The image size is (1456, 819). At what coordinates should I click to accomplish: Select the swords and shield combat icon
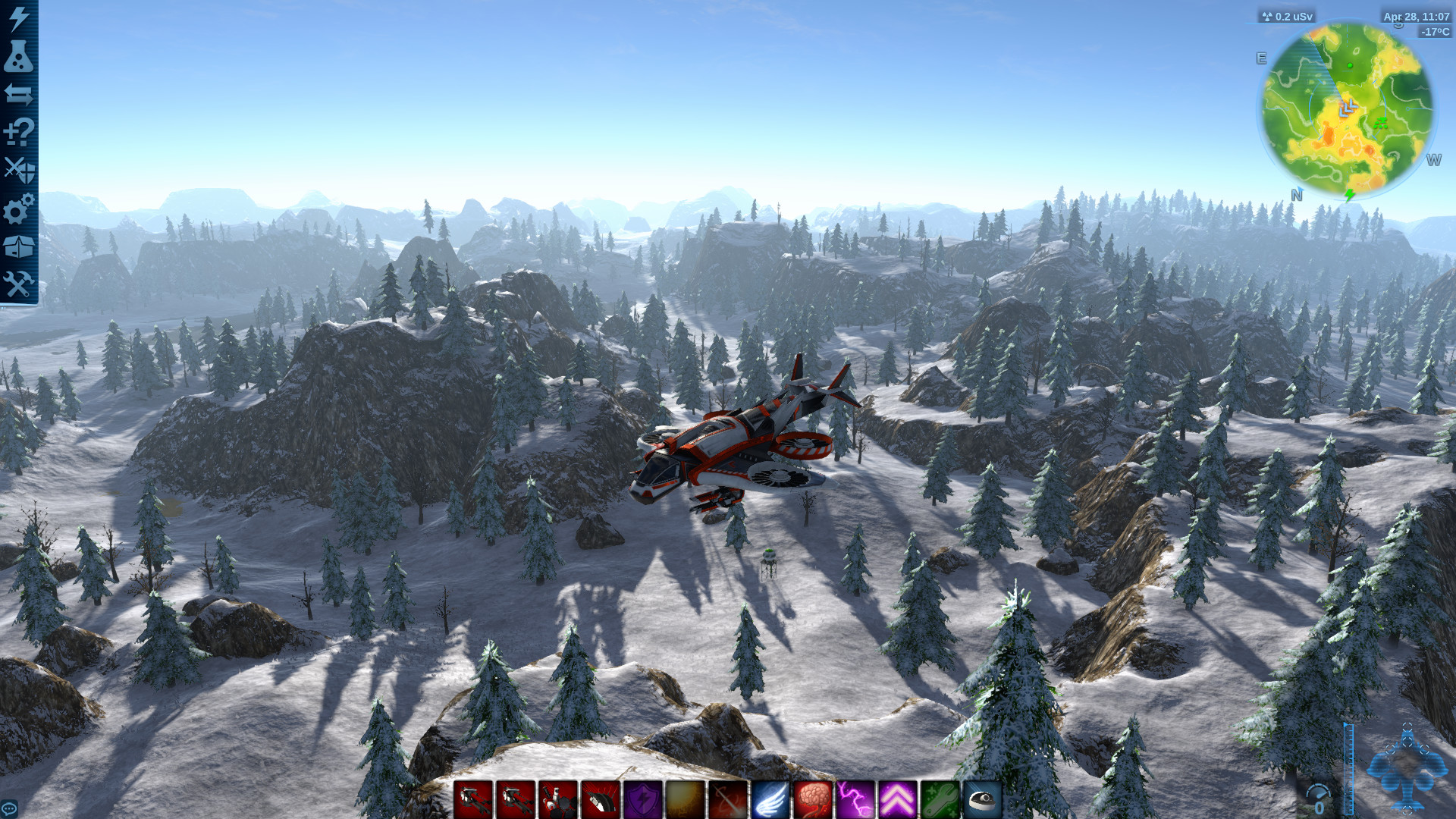19,170
